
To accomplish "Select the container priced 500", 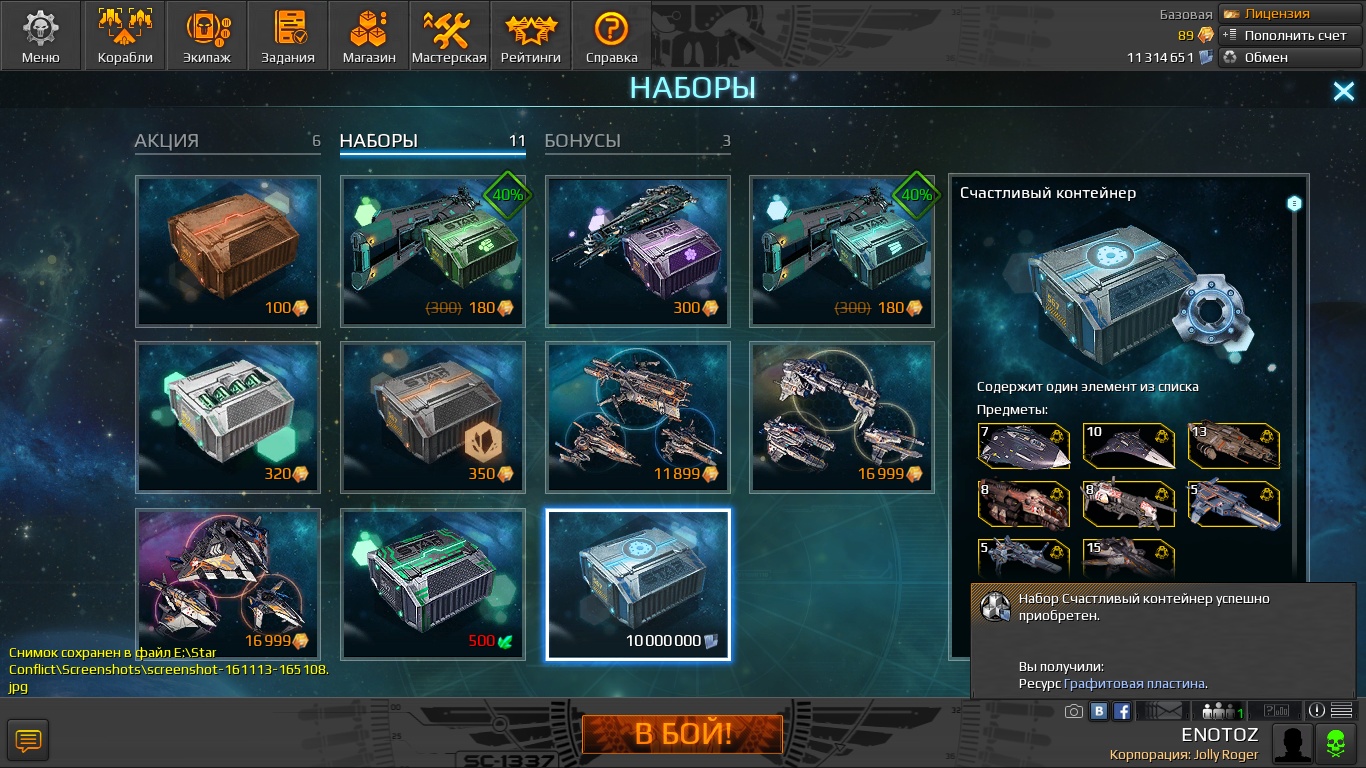I will click(433, 584).
